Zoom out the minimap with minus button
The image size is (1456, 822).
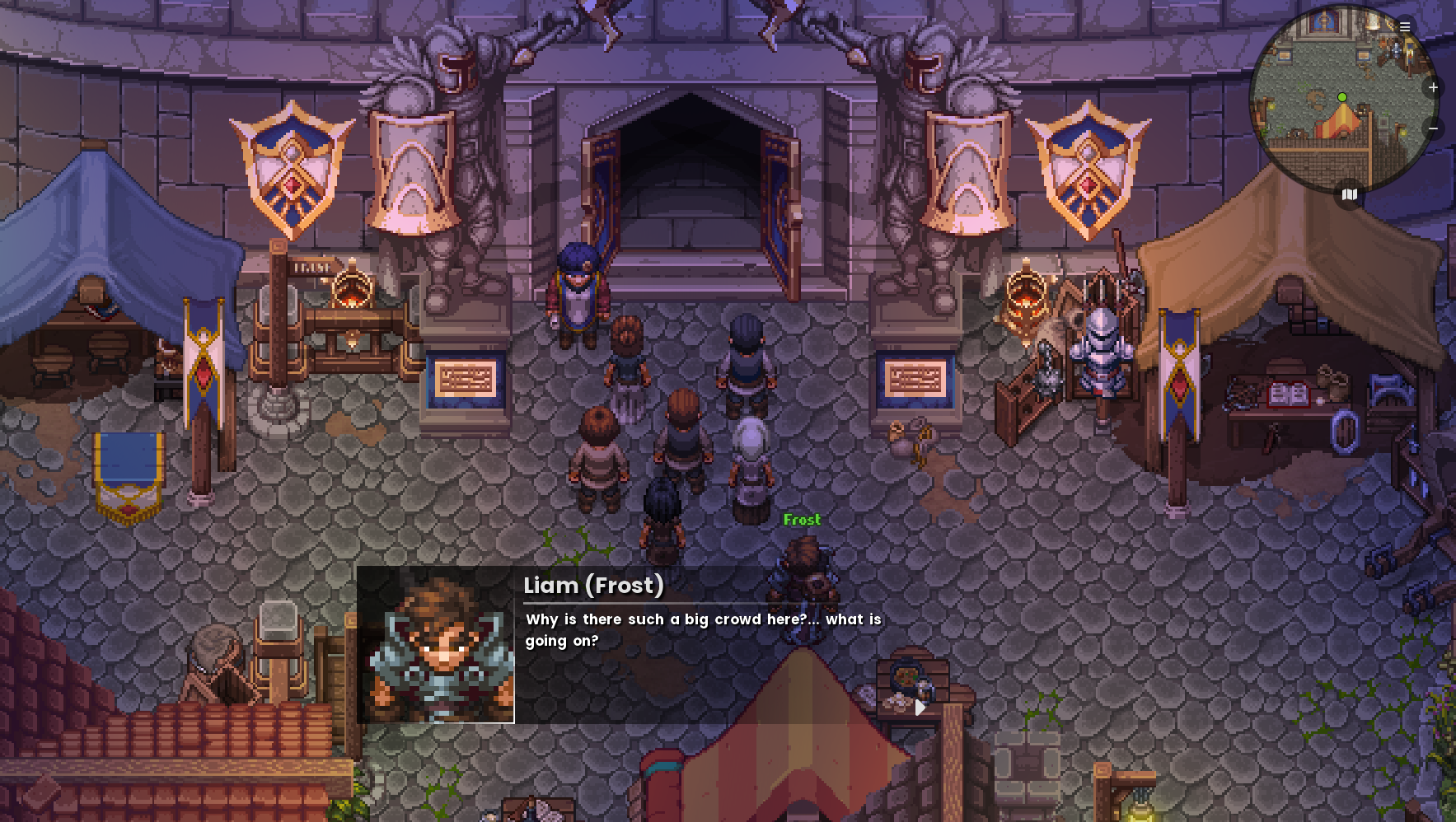pos(1433,128)
